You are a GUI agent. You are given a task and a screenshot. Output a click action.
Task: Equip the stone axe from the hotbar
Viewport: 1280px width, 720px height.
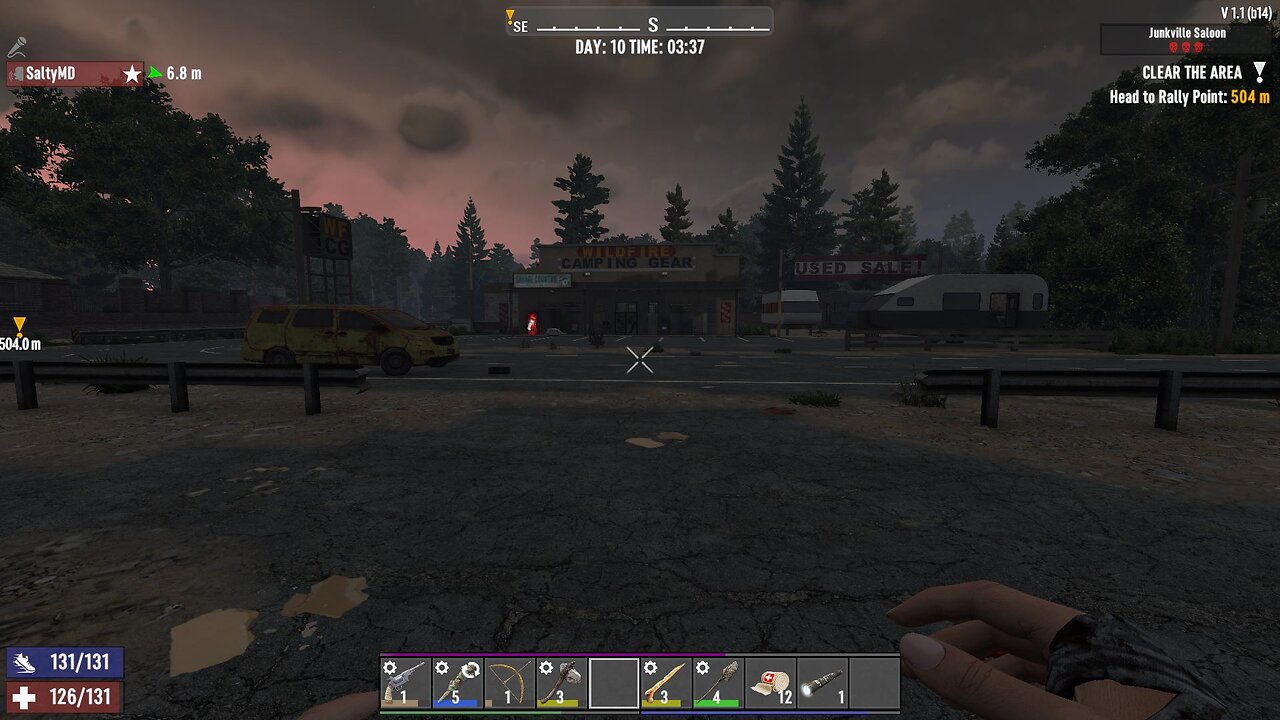click(x=562, y=683)
